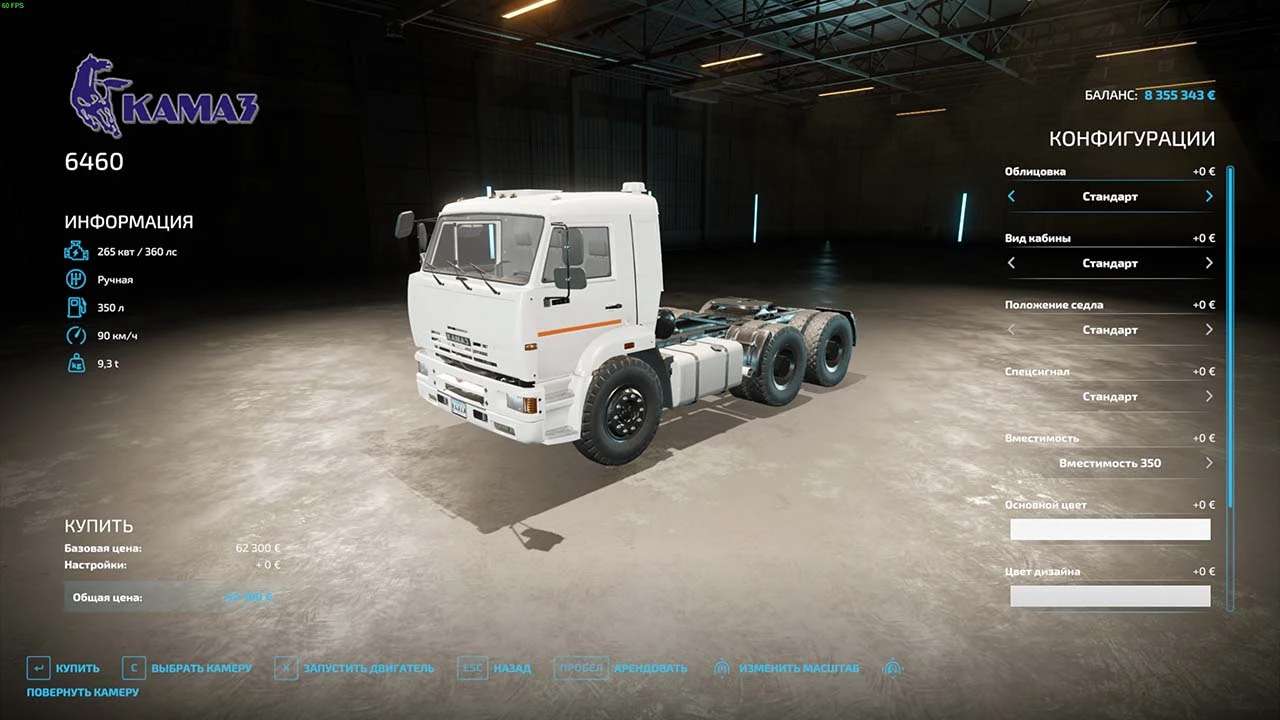Open the Основной цвет color swatch

pyautogui.click(x=1110, y=530)
